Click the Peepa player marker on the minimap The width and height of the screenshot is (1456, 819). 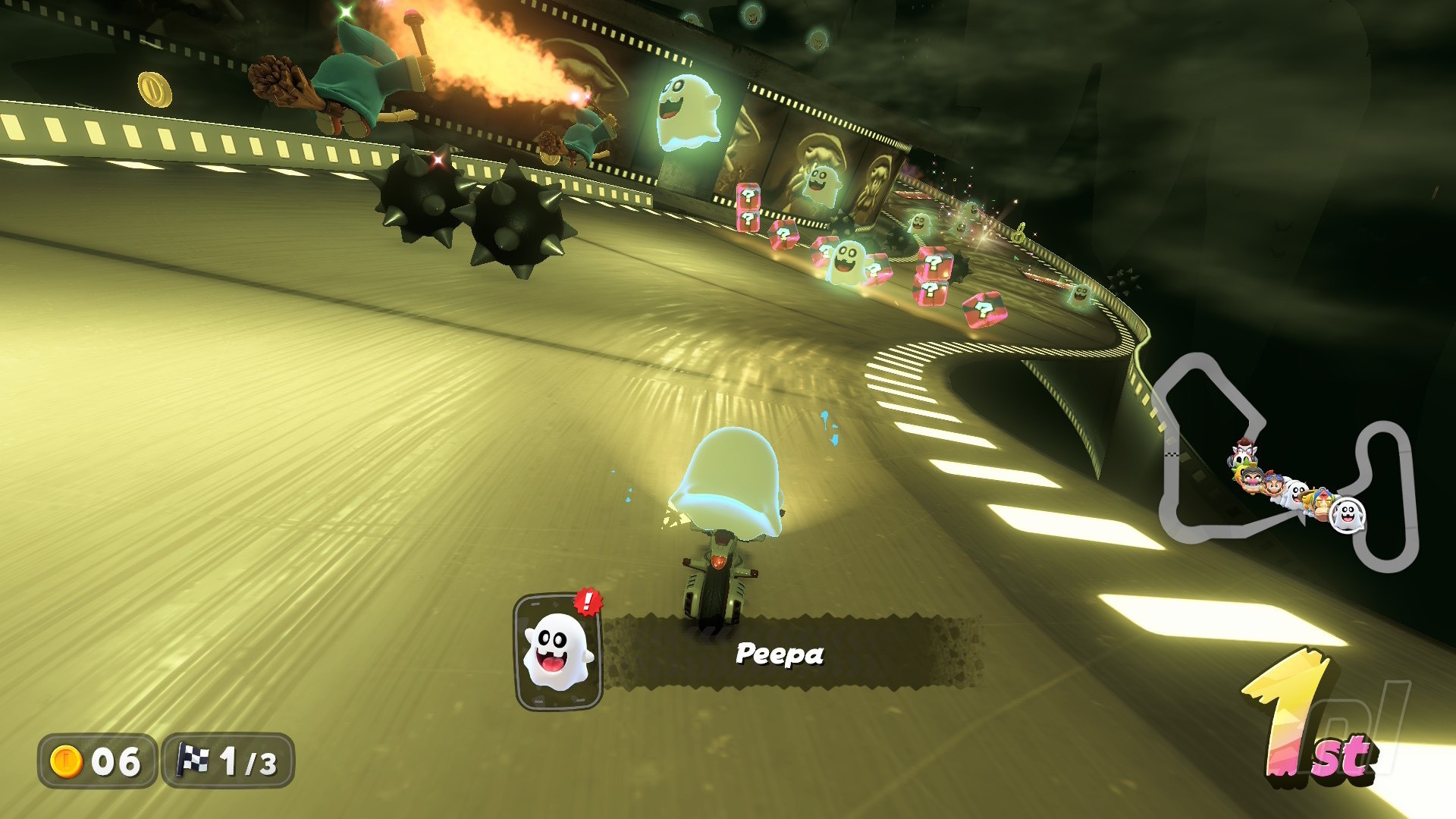[1348, 516]
